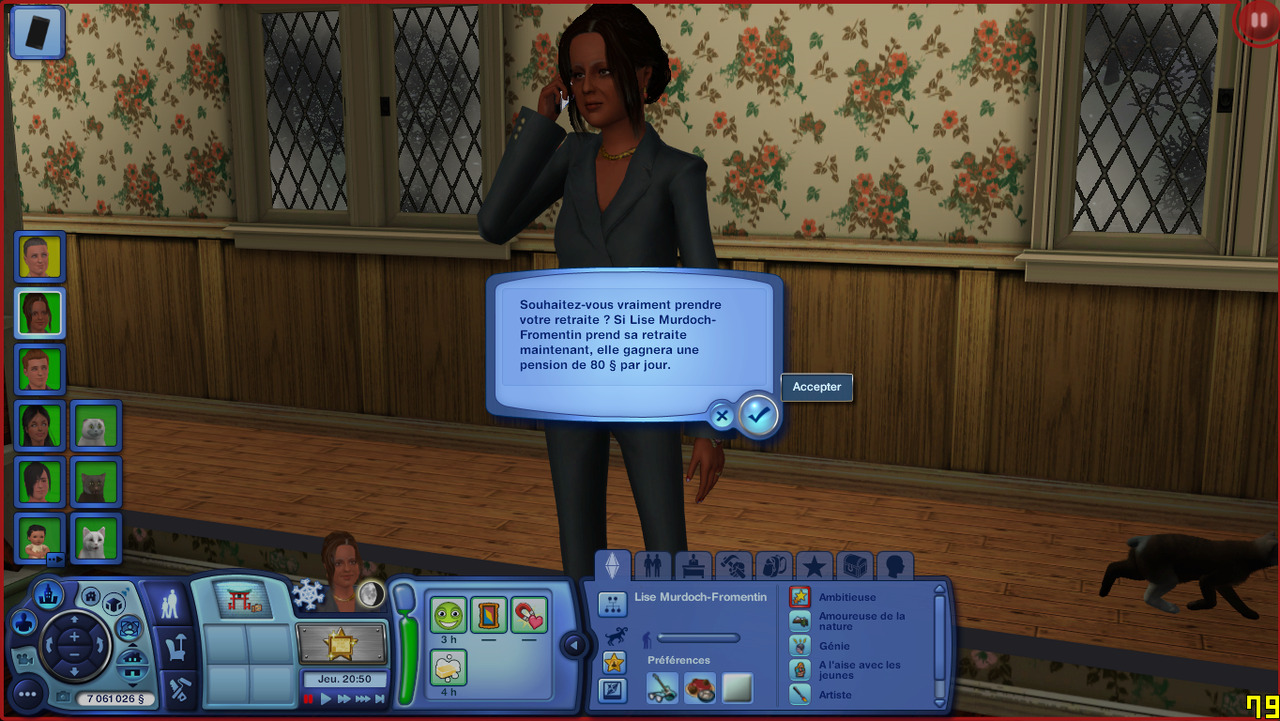Screen dimensions: 1280x721
Task: Open Map view with the castle button
Action: [x=49, y=595]
